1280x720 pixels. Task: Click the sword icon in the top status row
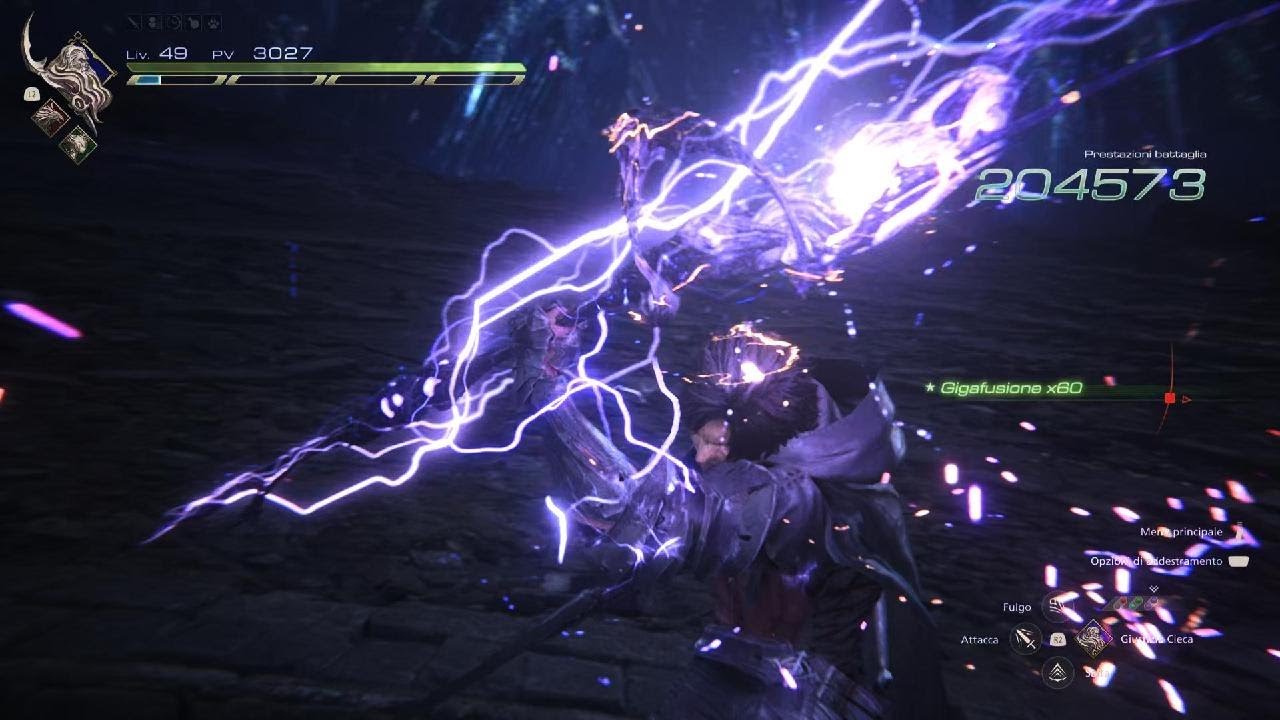coord(132,22)
